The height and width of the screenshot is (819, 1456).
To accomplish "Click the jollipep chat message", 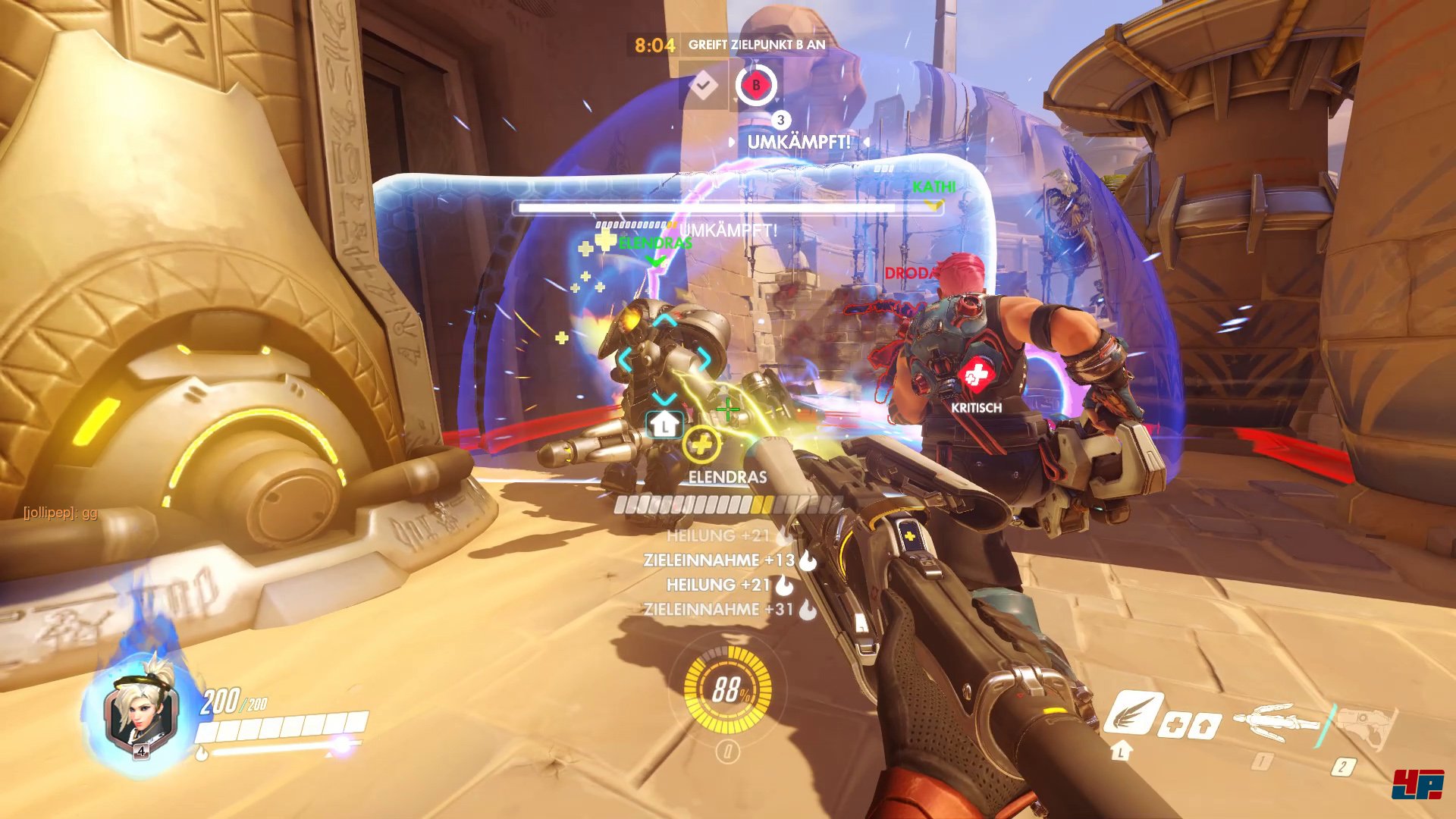I will click(x=61, y=513).
